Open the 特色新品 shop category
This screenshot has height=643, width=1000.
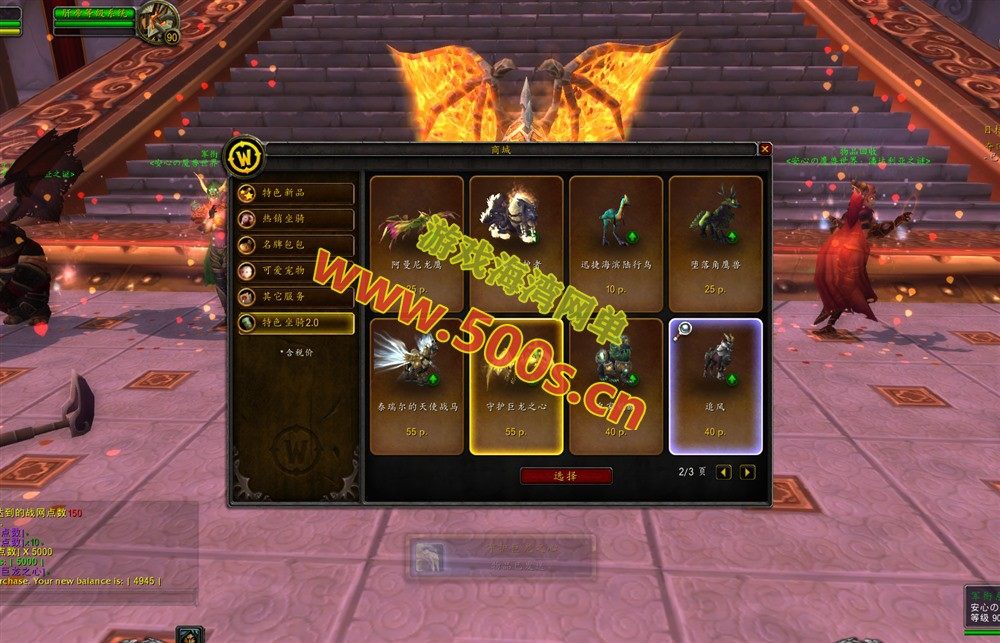coord(296,193)
